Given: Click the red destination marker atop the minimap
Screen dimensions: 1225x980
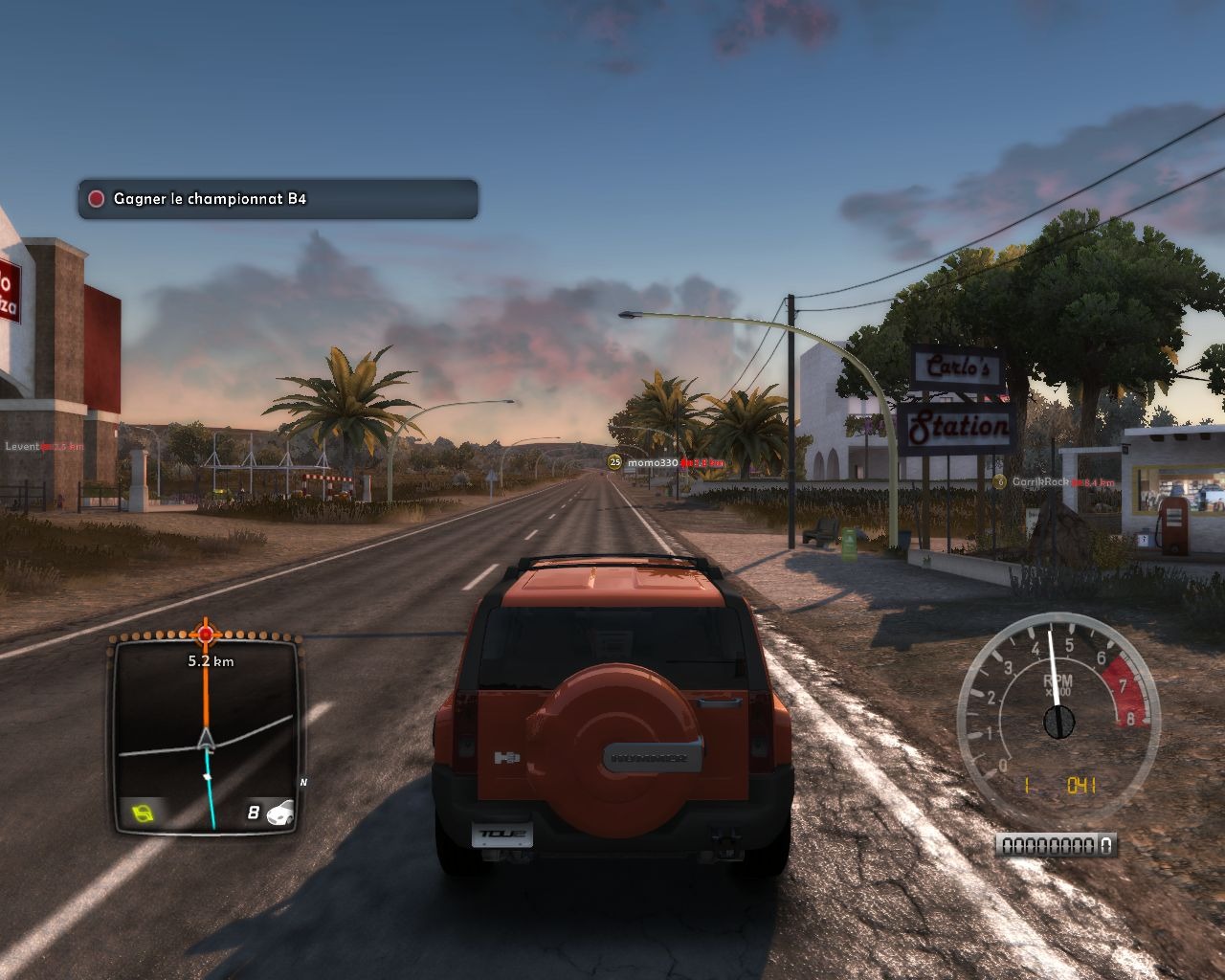Looking at the screenshot, I should (205, 634).
